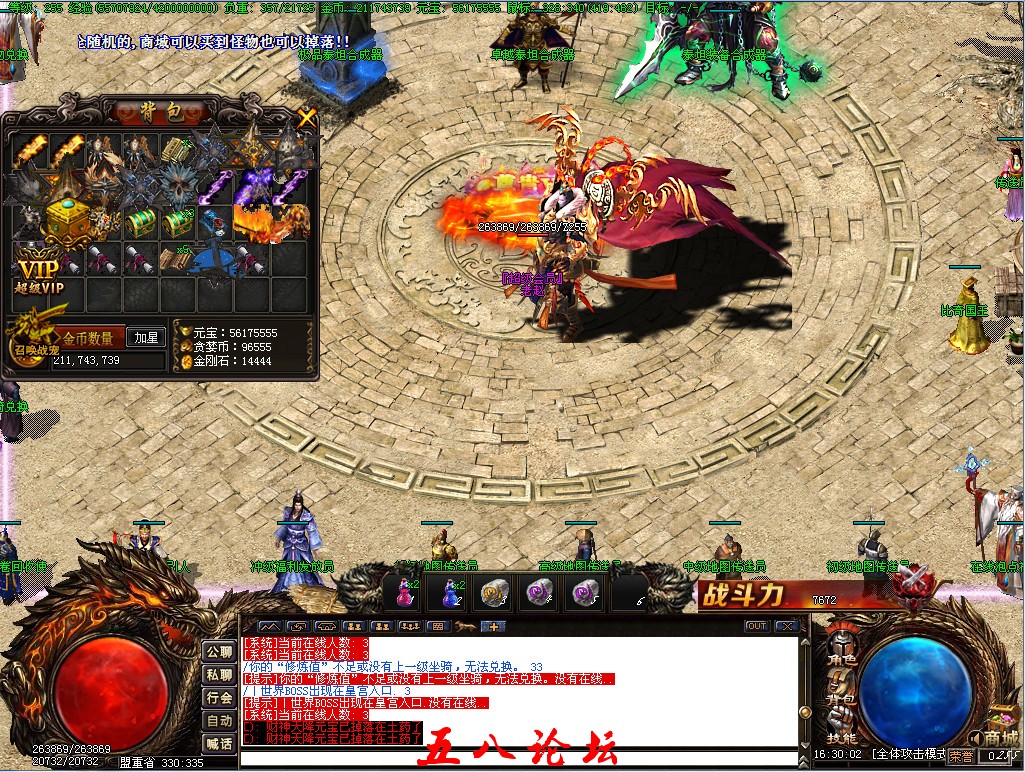Switch to the 私聊 private chat channel

click(x=219, y=675)
